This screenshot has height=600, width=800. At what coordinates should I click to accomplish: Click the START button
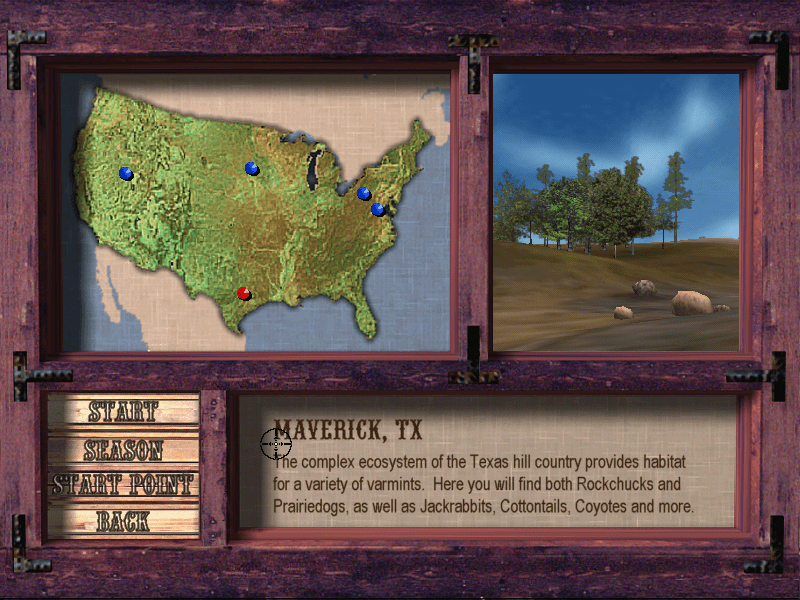[122, 411]
